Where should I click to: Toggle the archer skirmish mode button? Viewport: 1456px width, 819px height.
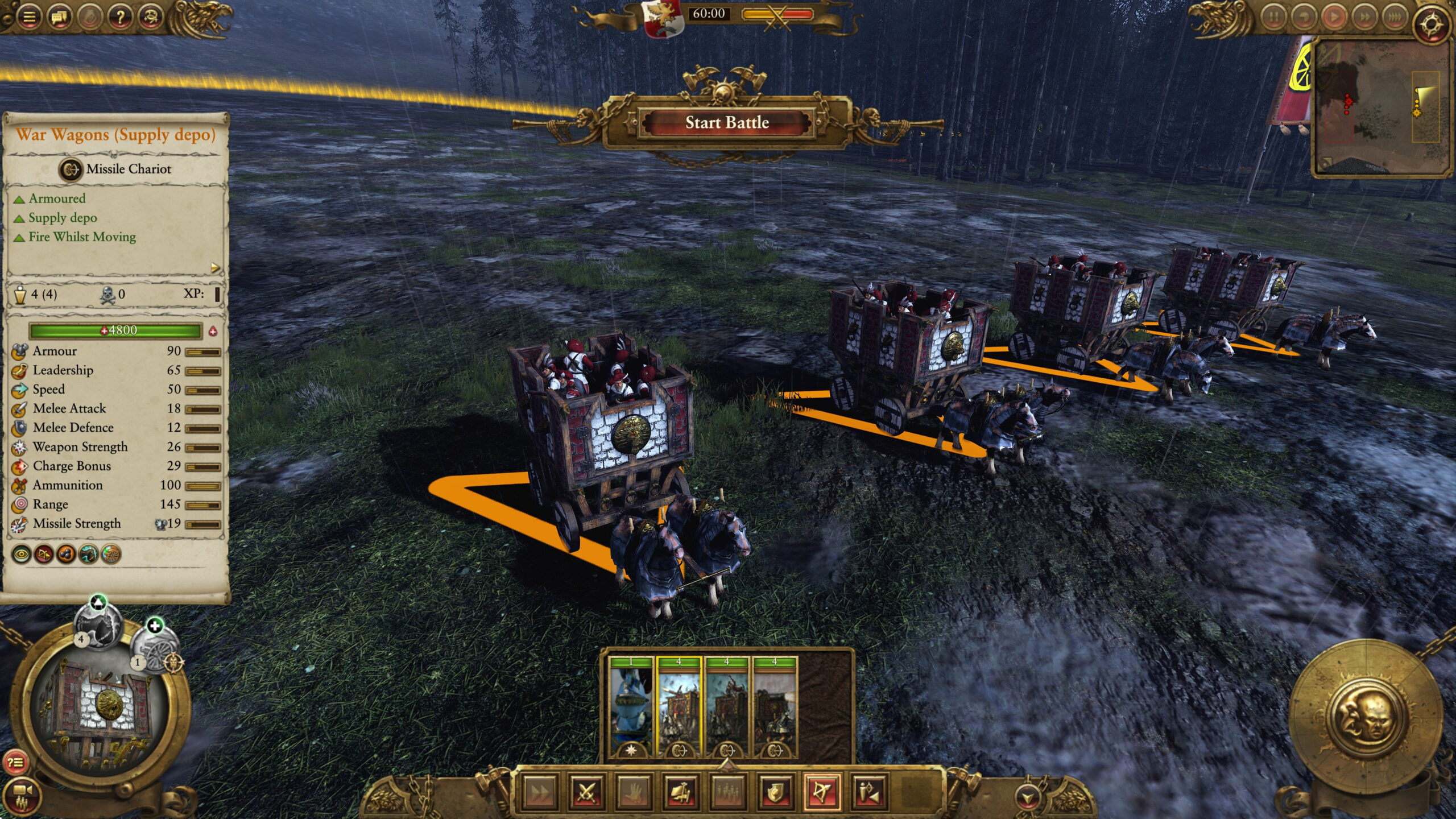click(x=870, y=791)
